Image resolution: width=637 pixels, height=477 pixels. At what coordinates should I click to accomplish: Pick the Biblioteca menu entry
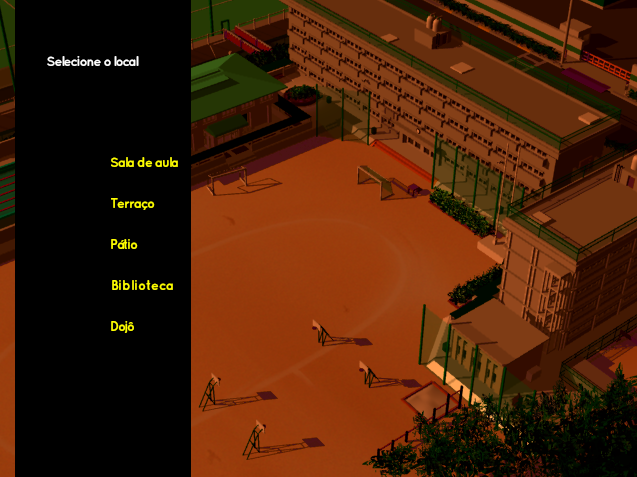pos(142,286)
